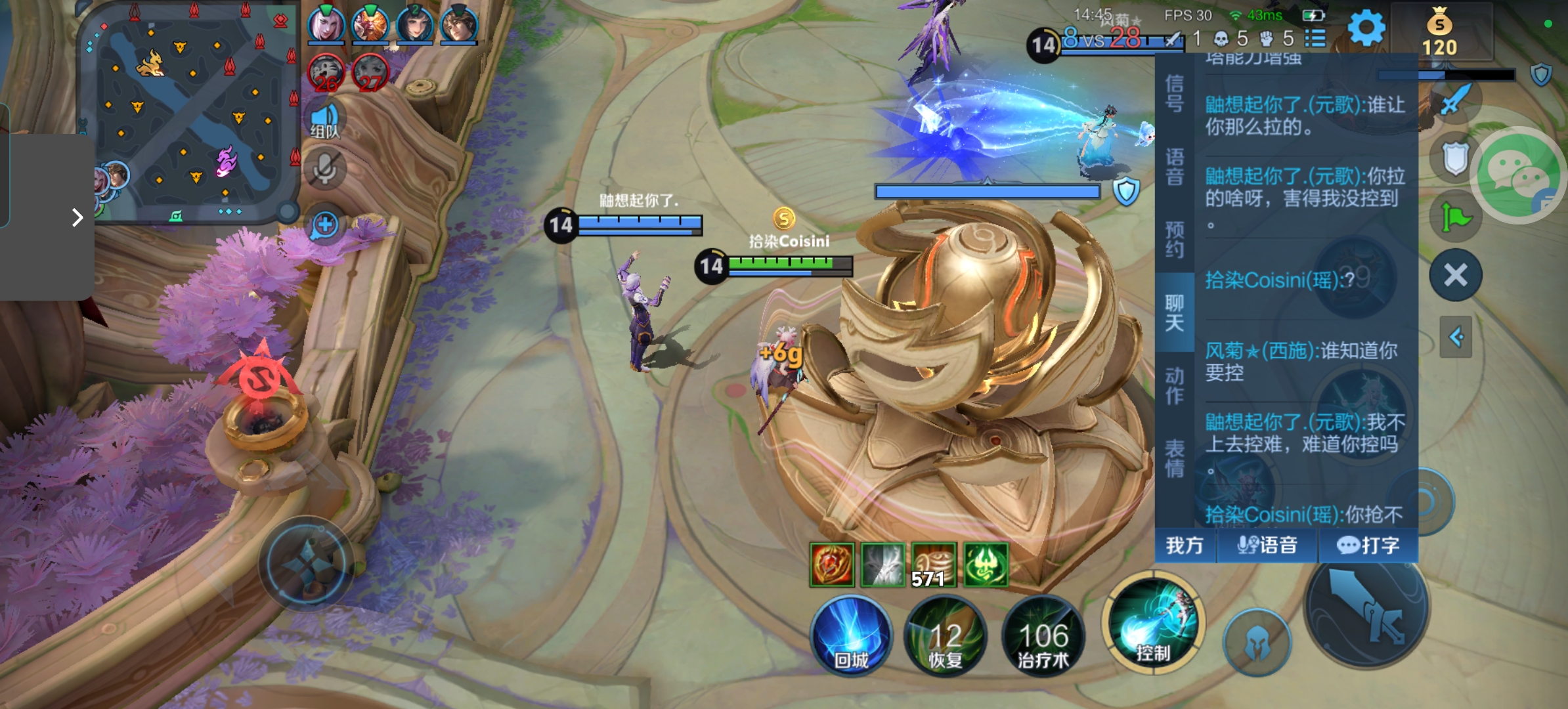Open the 语音 voice tab in chat panel

pos(1175,167)
